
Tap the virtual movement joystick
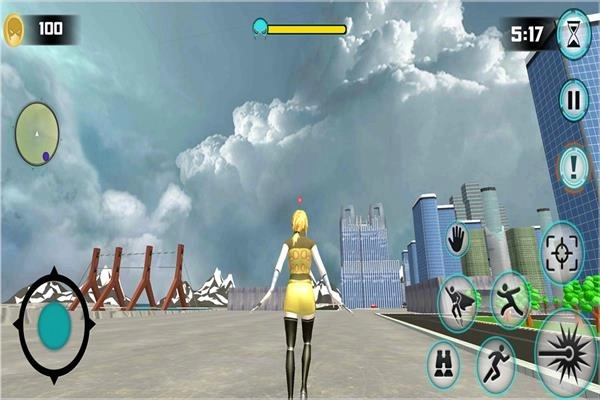click(x=54, y=326)
